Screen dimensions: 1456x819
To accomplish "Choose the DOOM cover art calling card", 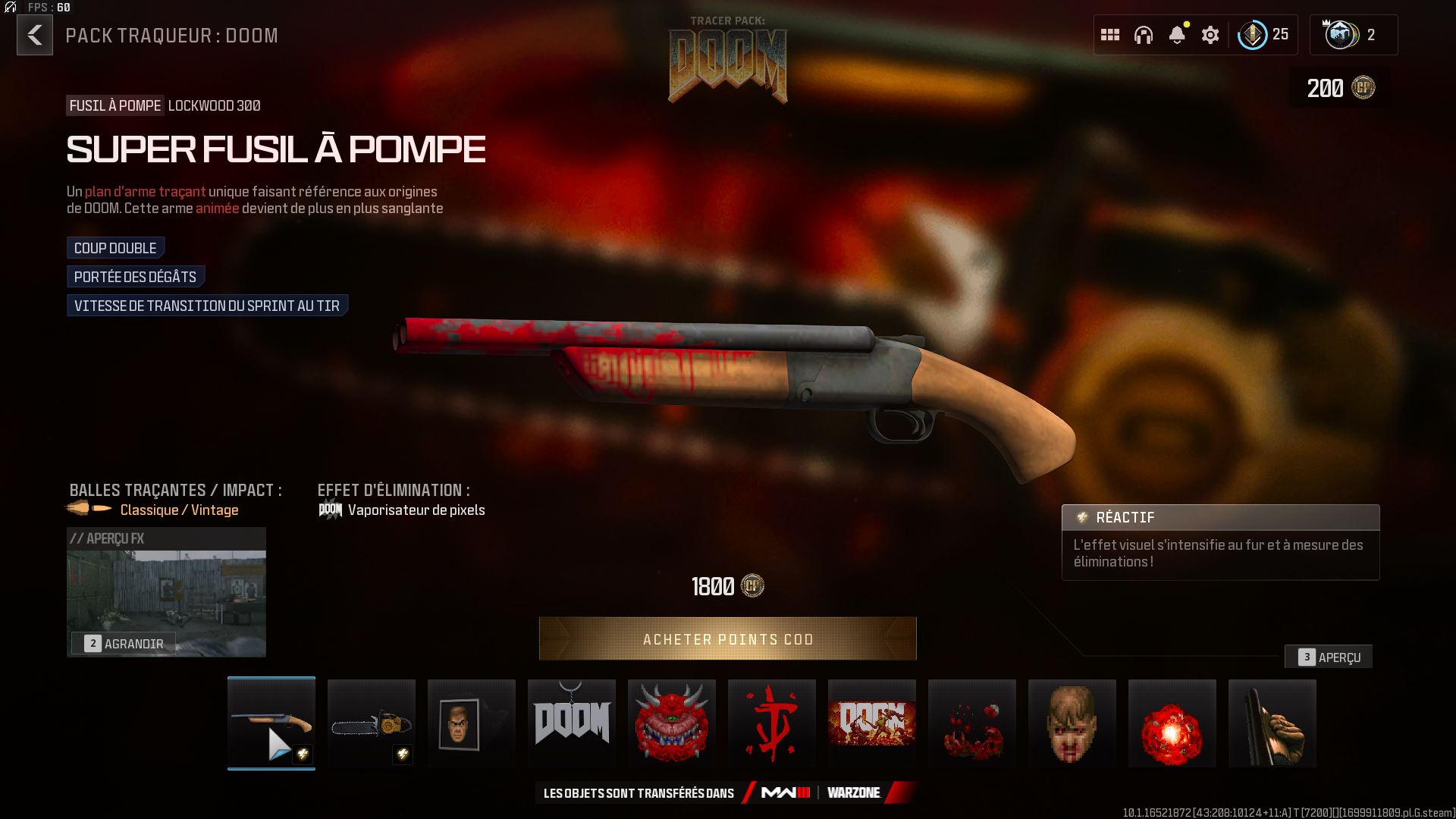I will pos(872,723).
